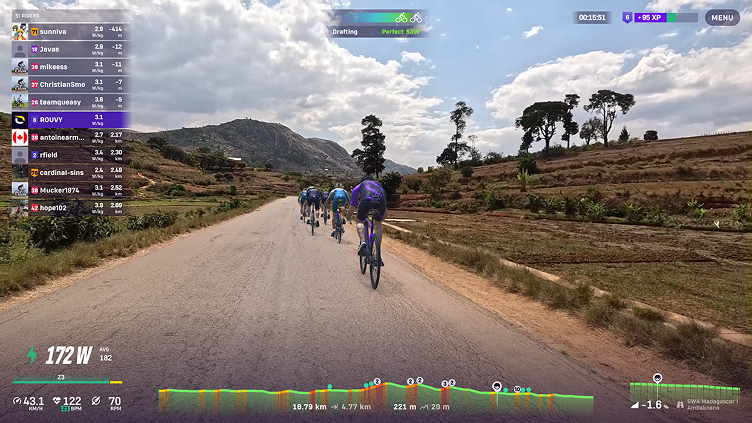Select rider Javas in the riders list
This screenshot has height=423, width=752.
70,48
